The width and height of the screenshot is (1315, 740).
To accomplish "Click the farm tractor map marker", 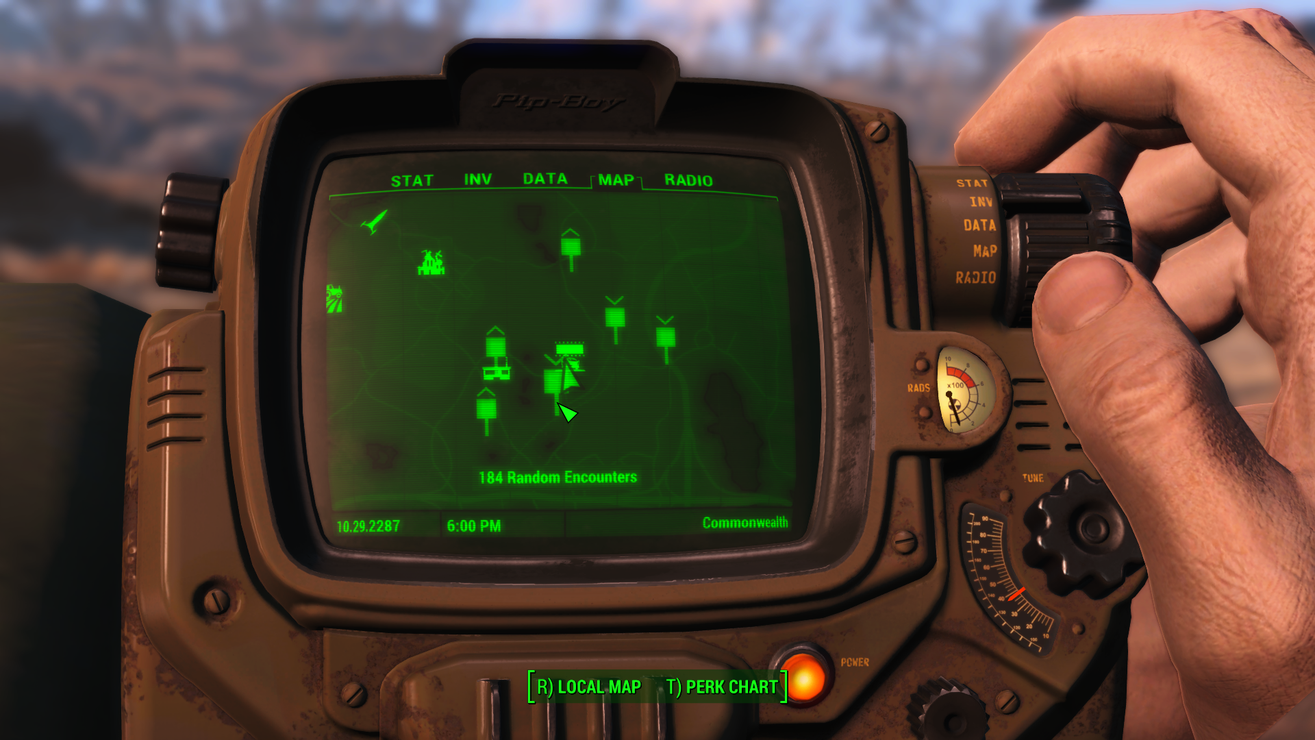I will pos(335,298).
